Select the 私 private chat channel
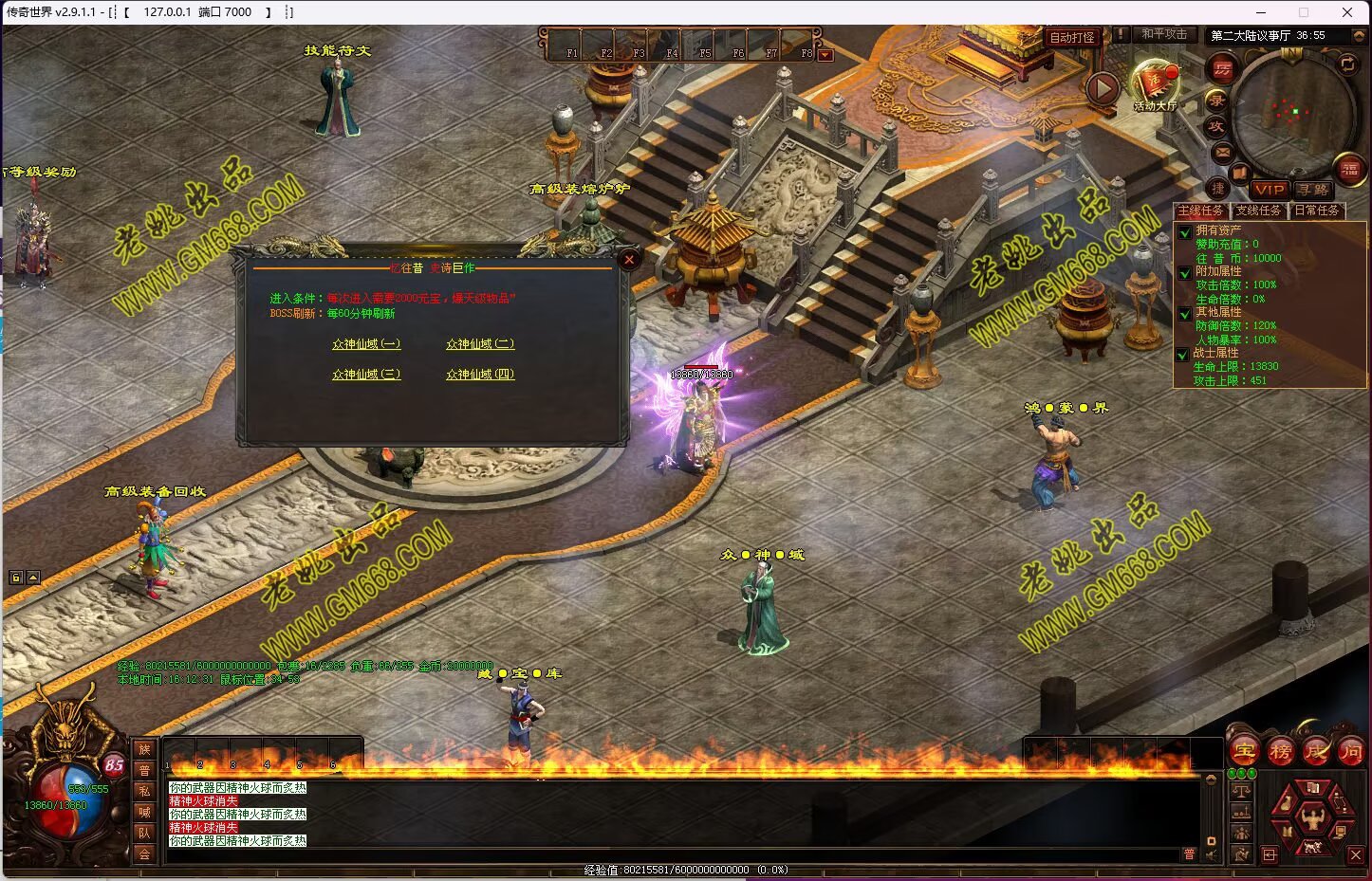 tap(144, 791)
